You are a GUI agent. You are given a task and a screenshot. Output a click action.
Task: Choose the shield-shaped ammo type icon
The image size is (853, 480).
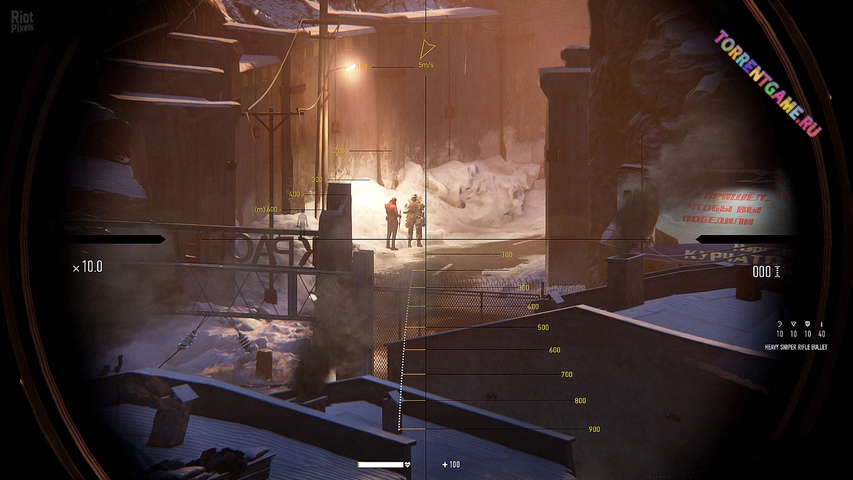[x=806, y=325]
